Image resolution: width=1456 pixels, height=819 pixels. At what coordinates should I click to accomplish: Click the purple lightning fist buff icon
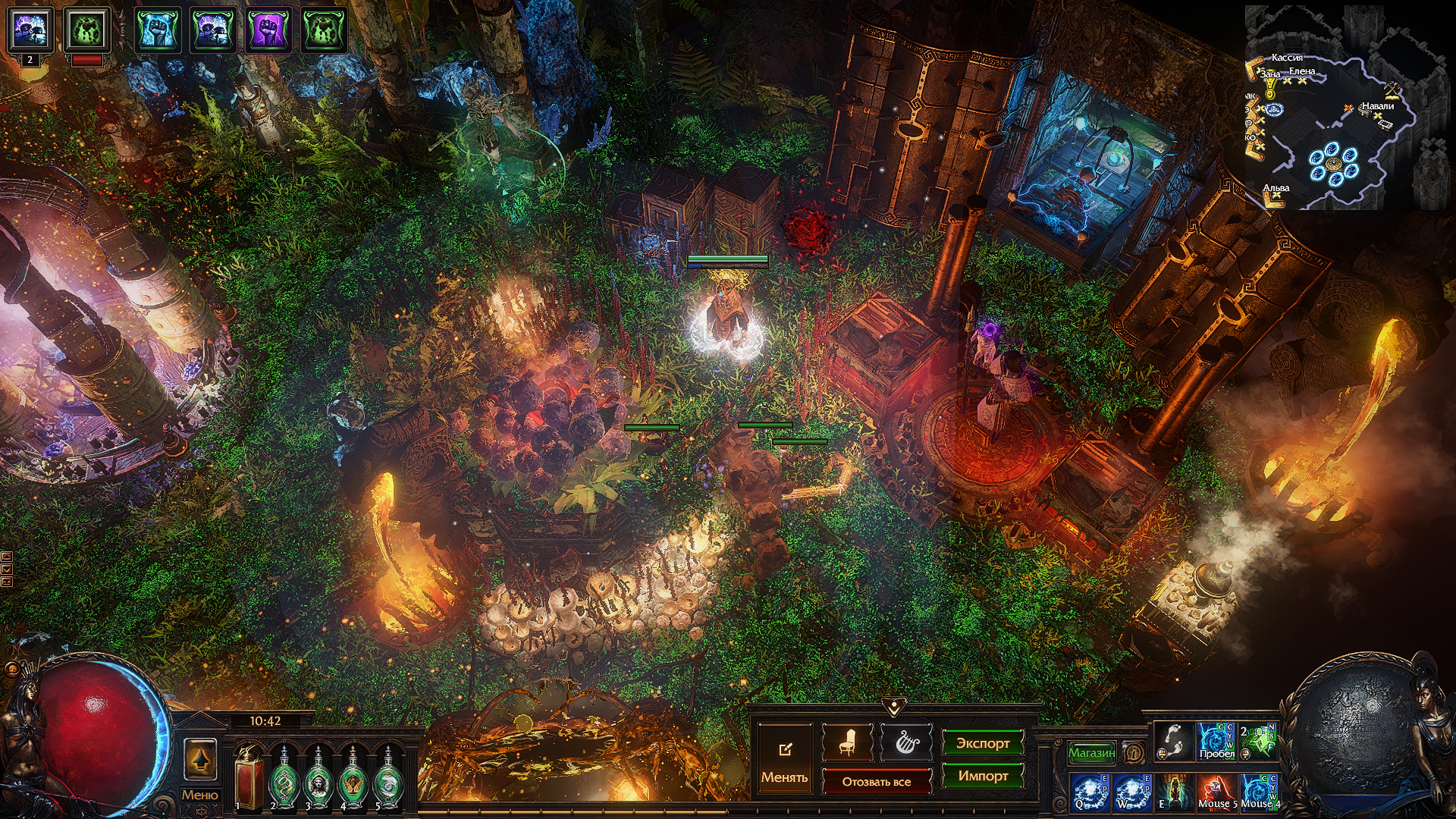point(269,30)
